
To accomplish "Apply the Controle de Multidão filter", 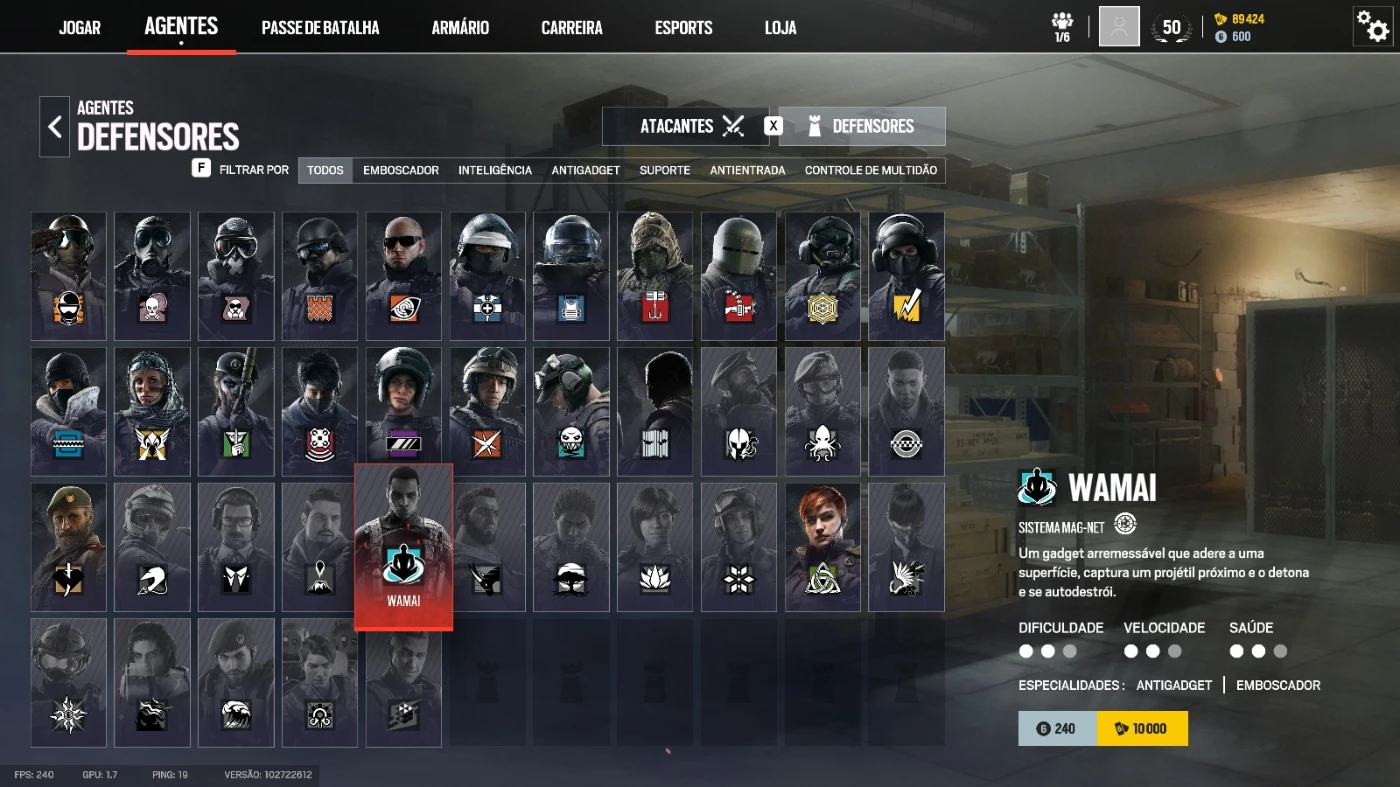I will 871,170.
